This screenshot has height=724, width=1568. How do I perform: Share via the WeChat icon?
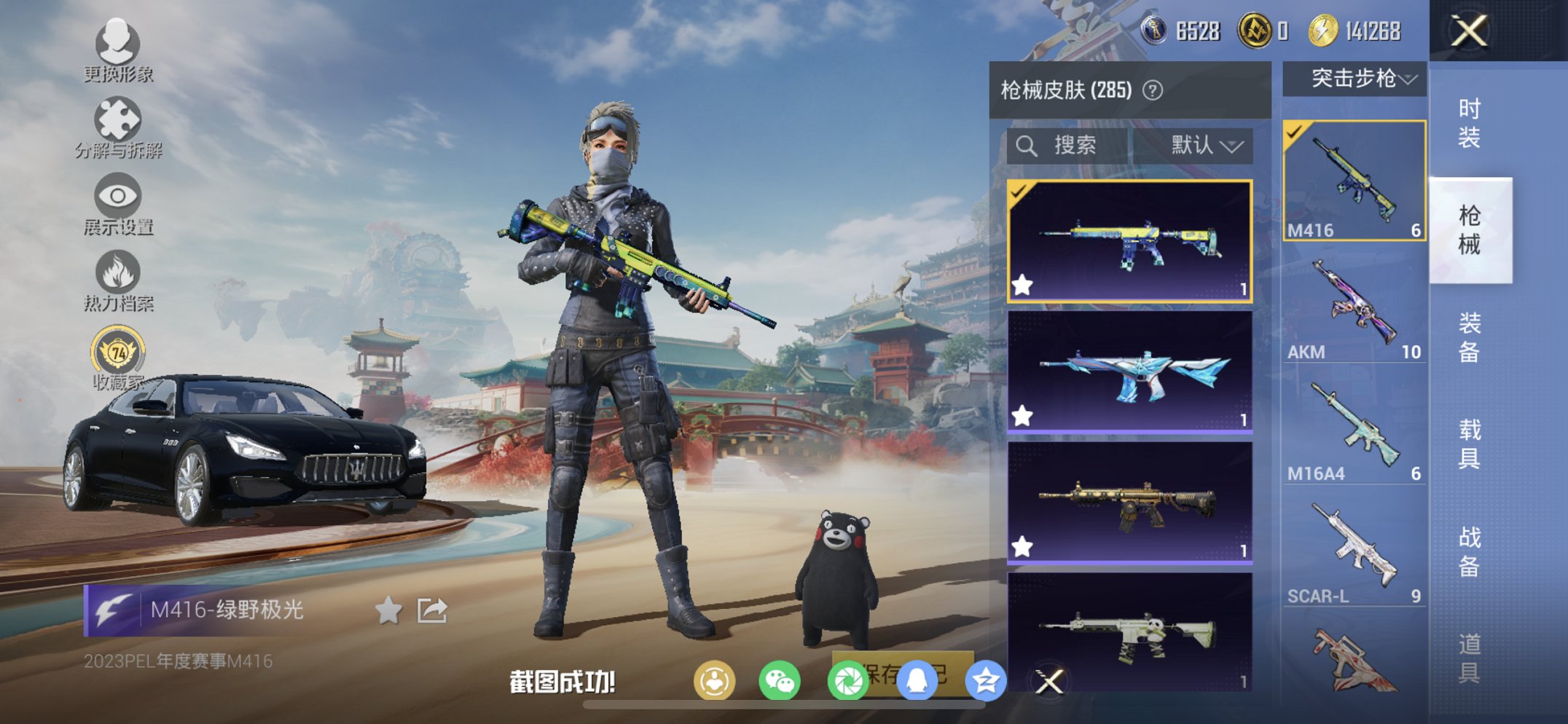pos(778,678)
